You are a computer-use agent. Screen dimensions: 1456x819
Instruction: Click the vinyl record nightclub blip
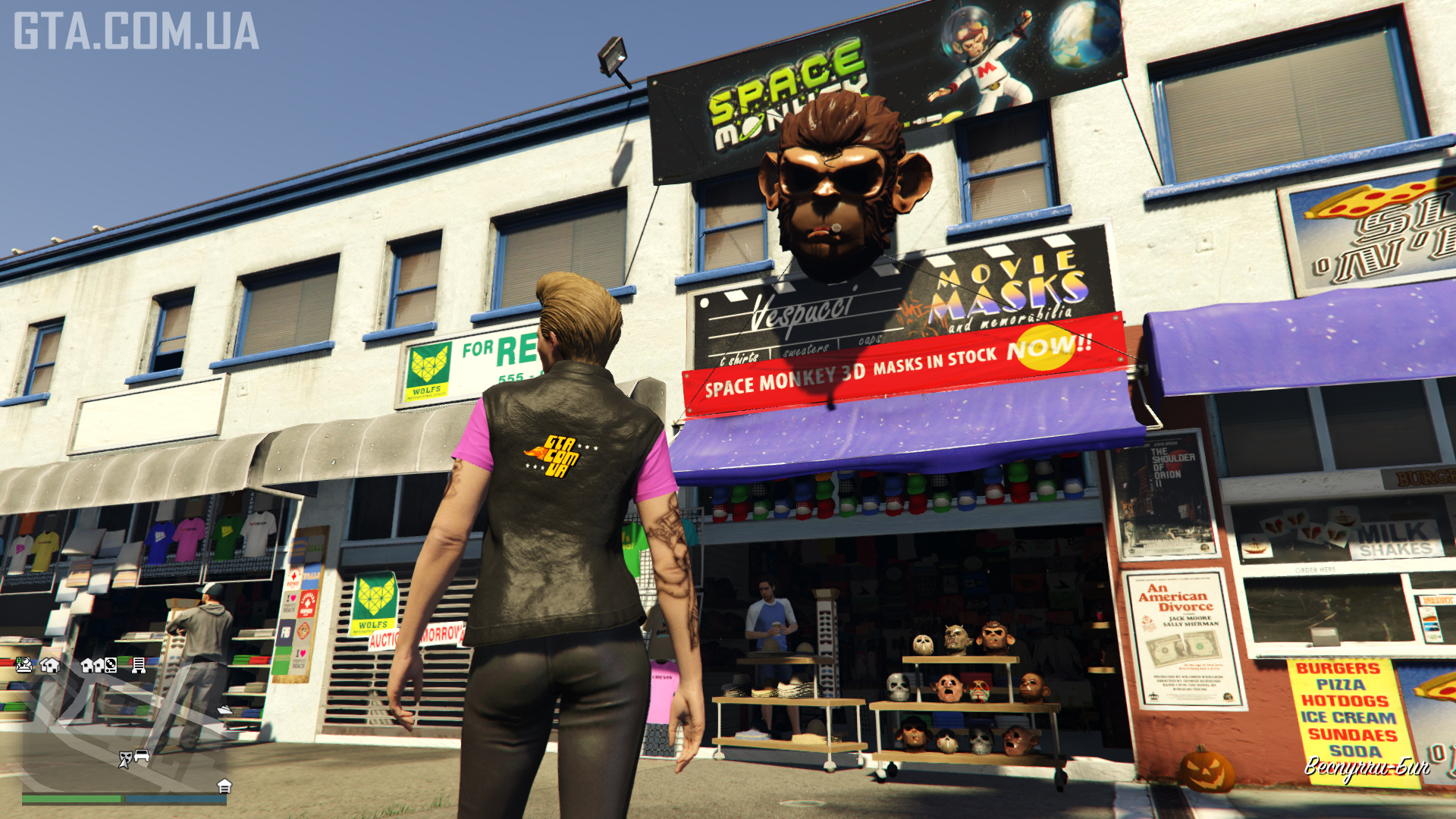[111, 665]
